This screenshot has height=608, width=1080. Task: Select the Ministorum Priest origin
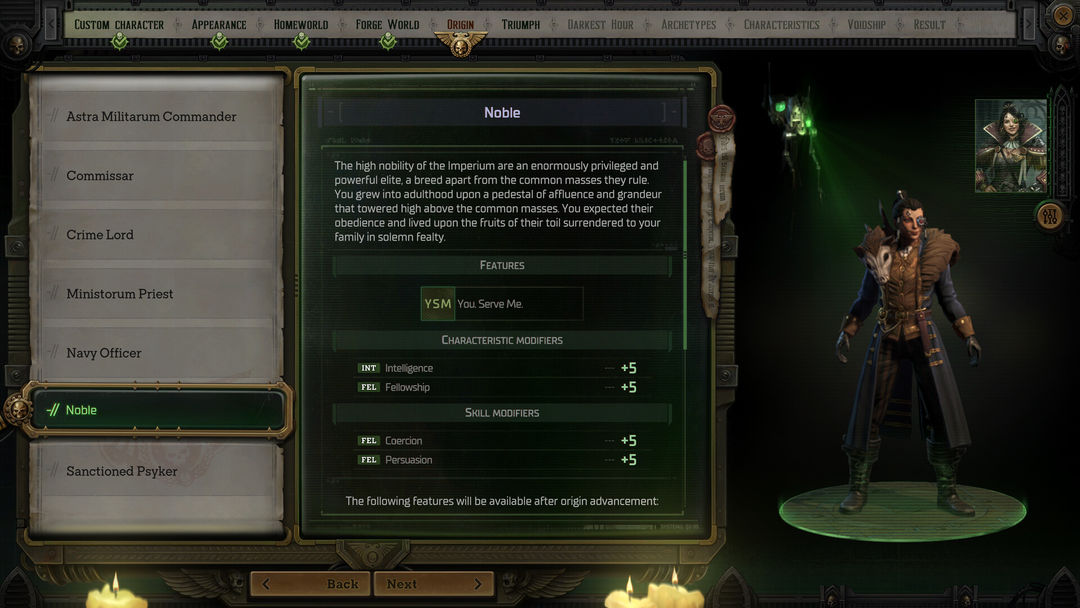click(152, 294)
